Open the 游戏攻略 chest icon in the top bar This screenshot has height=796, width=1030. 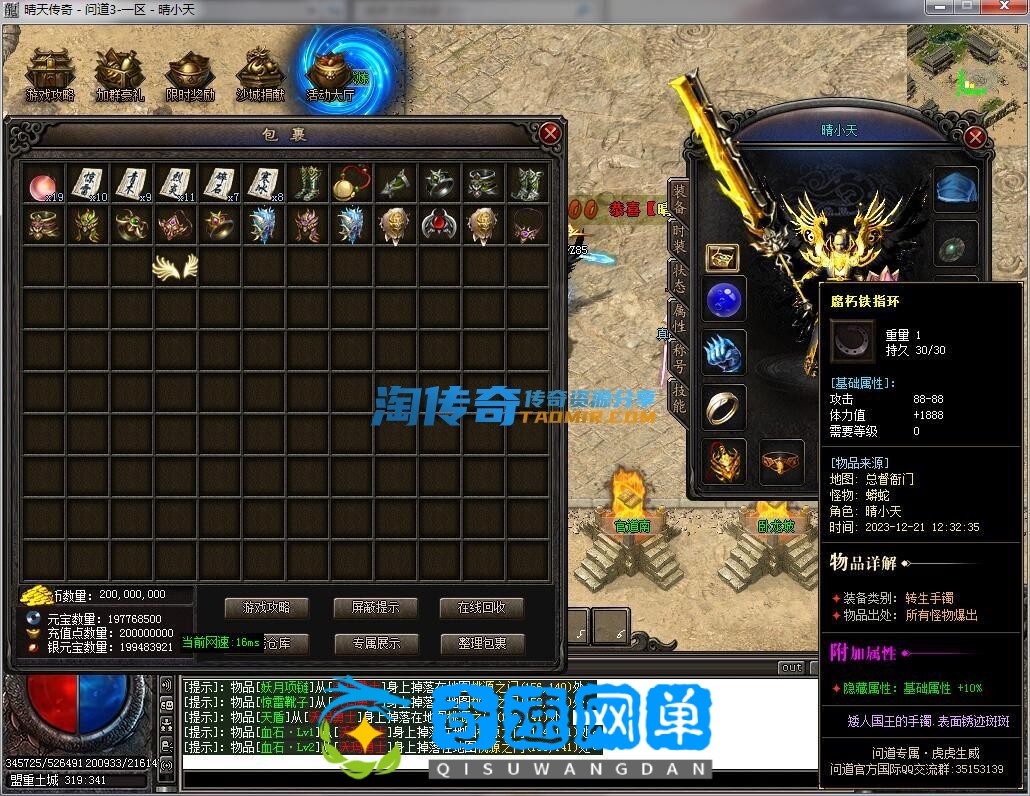(50, 75)
